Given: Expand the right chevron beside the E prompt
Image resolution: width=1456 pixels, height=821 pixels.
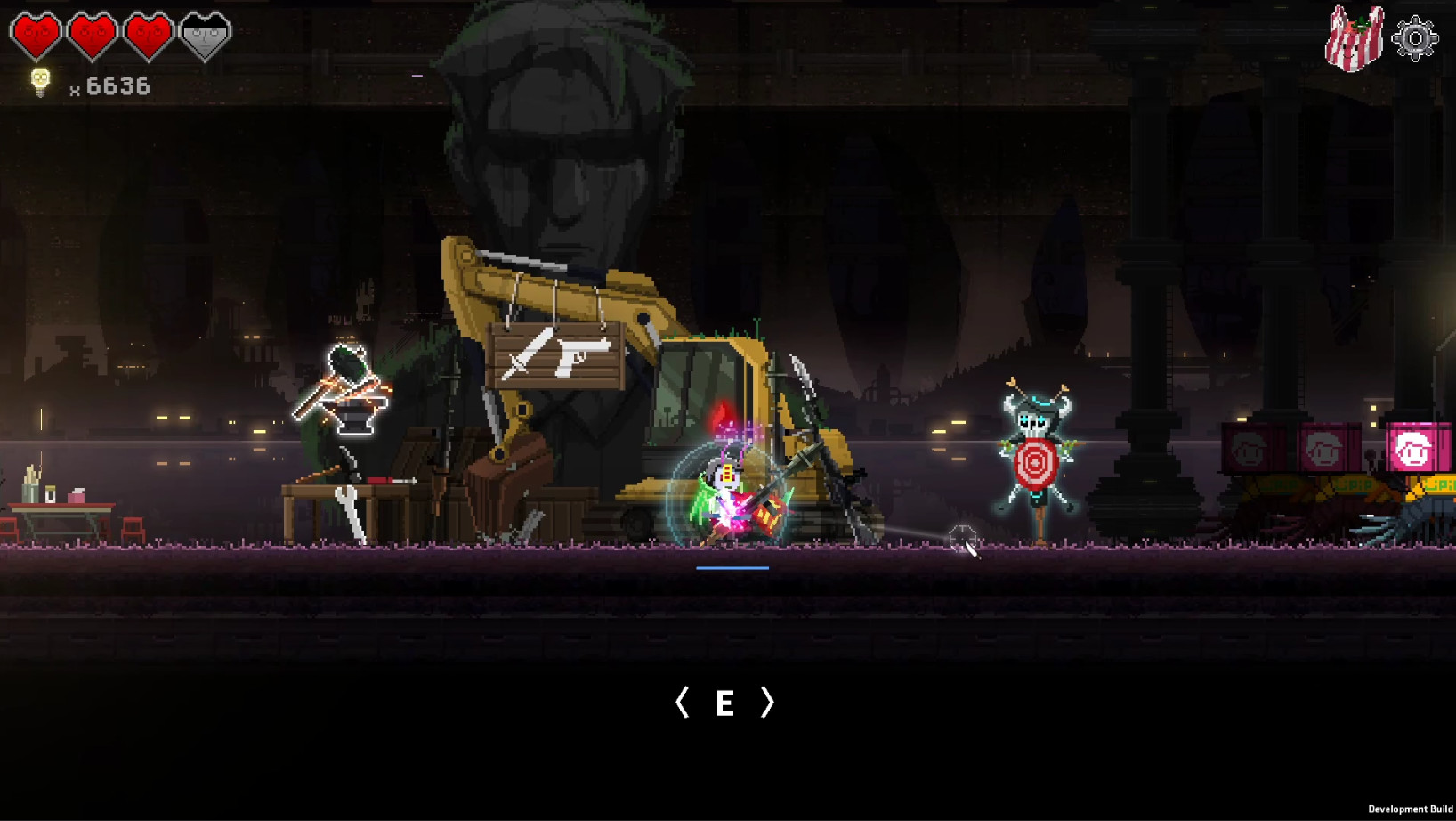Looking at the screenshot, I should pyautogui.click(x=767, y=703).
